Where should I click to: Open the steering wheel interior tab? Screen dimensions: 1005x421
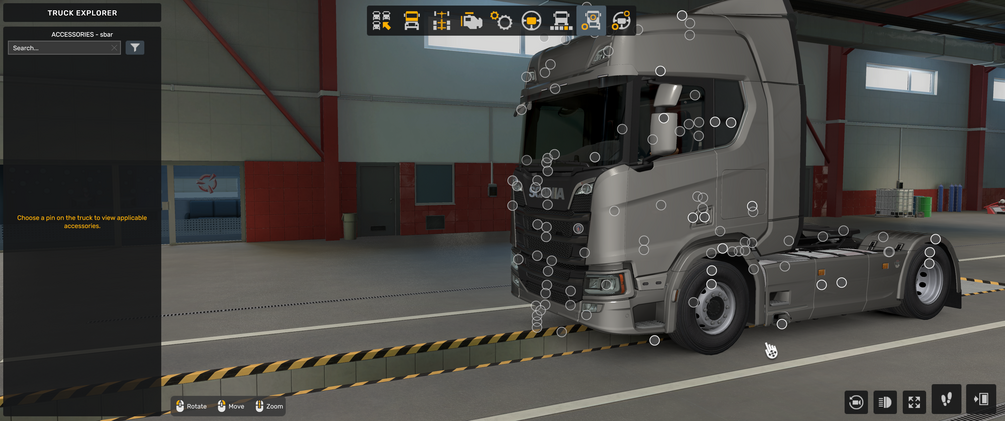pyautogui.click(x=532, y=21)
